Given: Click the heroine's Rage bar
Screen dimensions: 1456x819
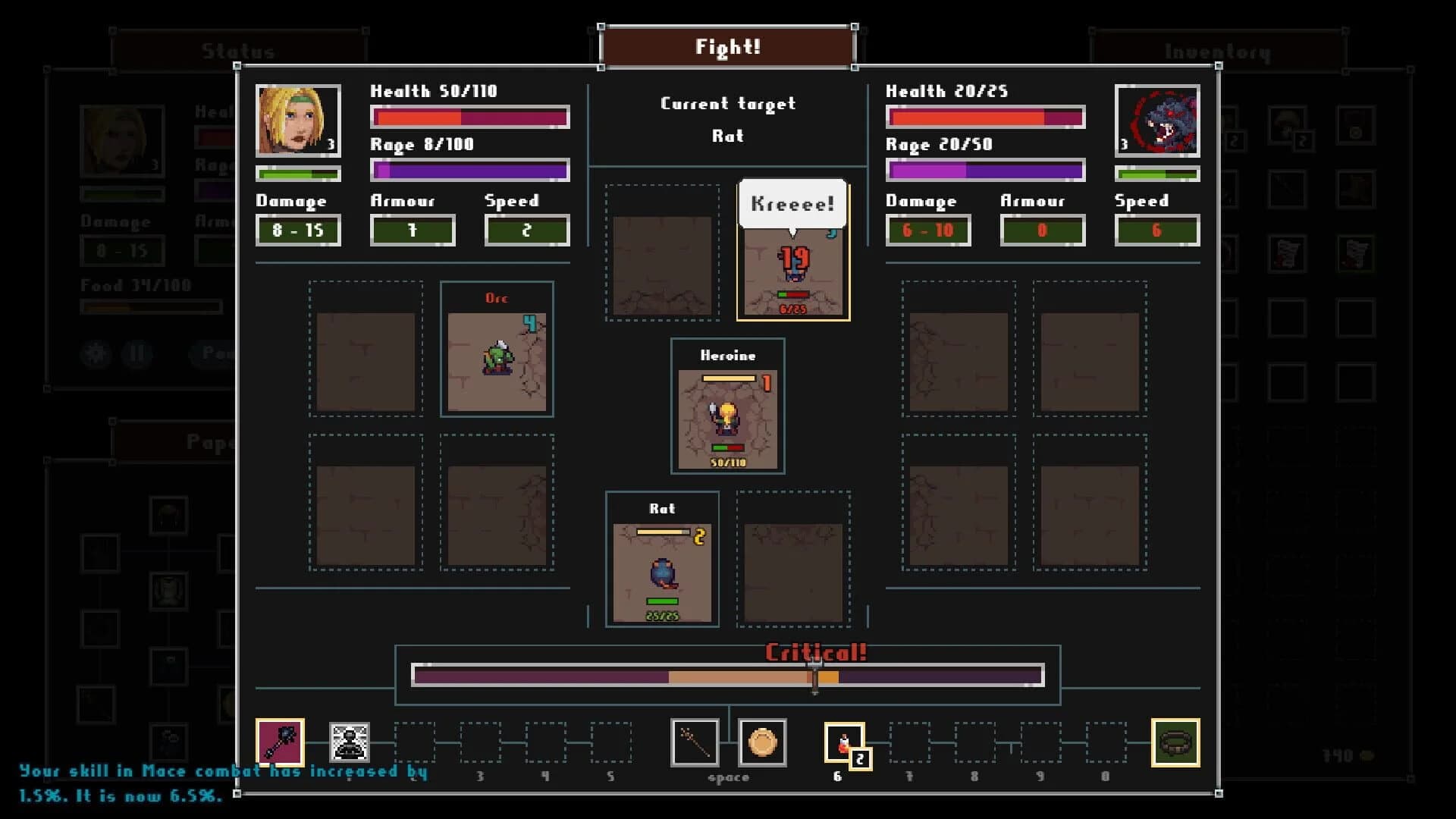Looking at the screenshot, I should coord(469,170).
